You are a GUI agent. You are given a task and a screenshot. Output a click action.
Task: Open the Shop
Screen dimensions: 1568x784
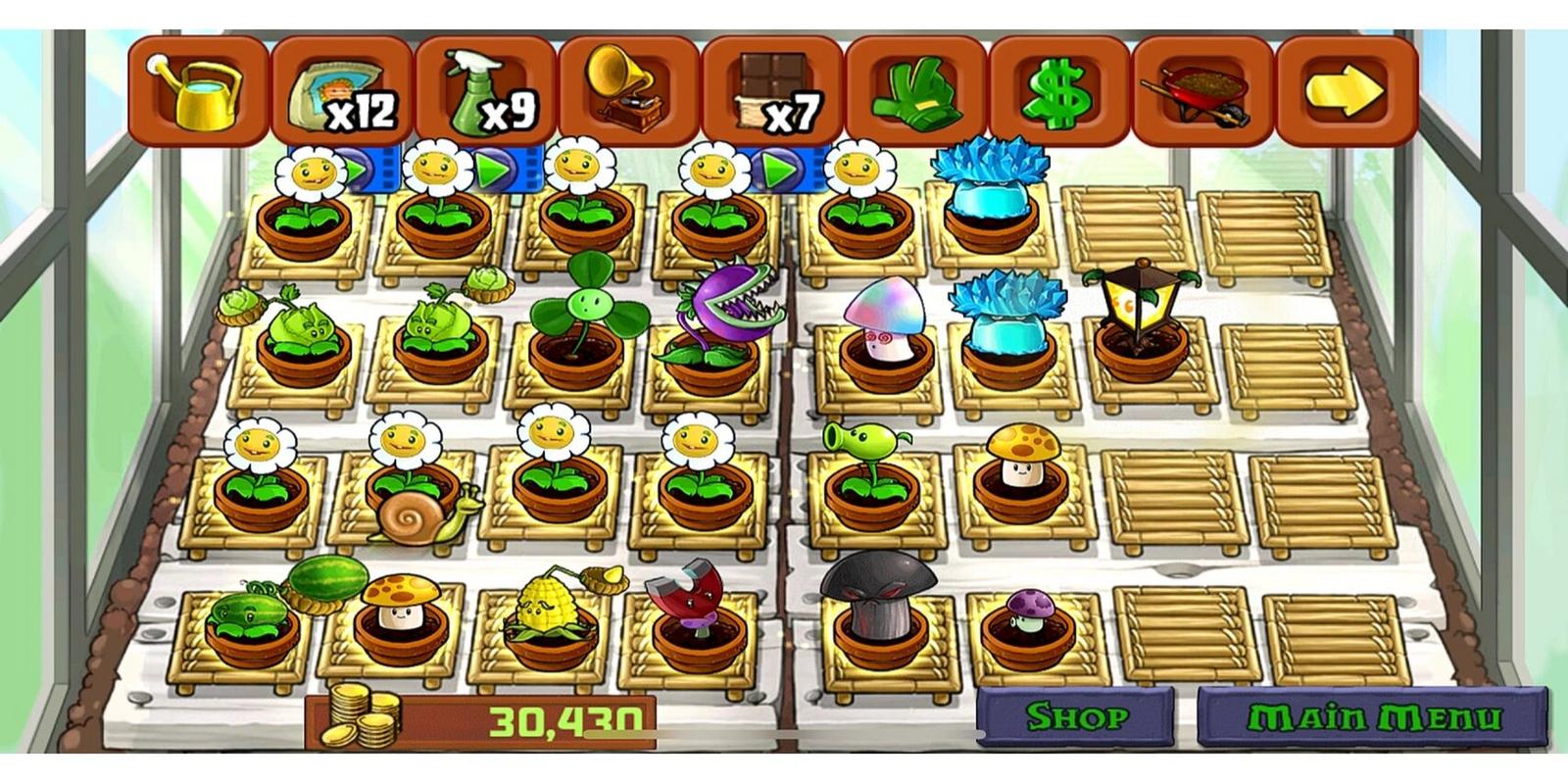pos(1075,717)
